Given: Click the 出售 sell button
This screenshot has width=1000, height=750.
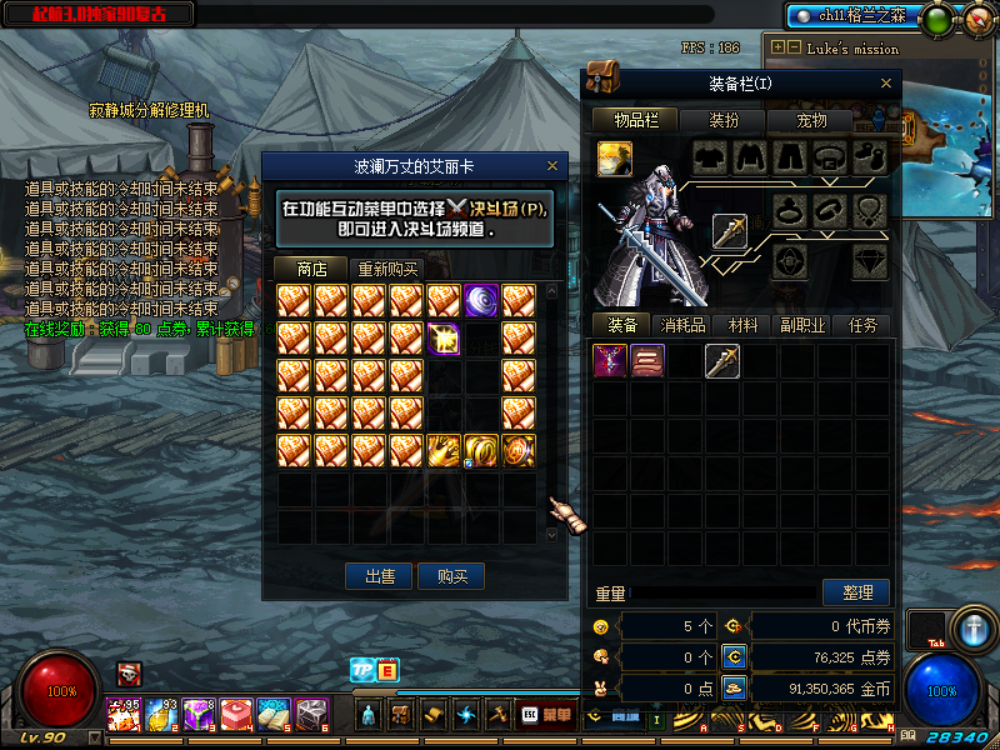Looking at the screenshot, I should (x=379, y=576).
